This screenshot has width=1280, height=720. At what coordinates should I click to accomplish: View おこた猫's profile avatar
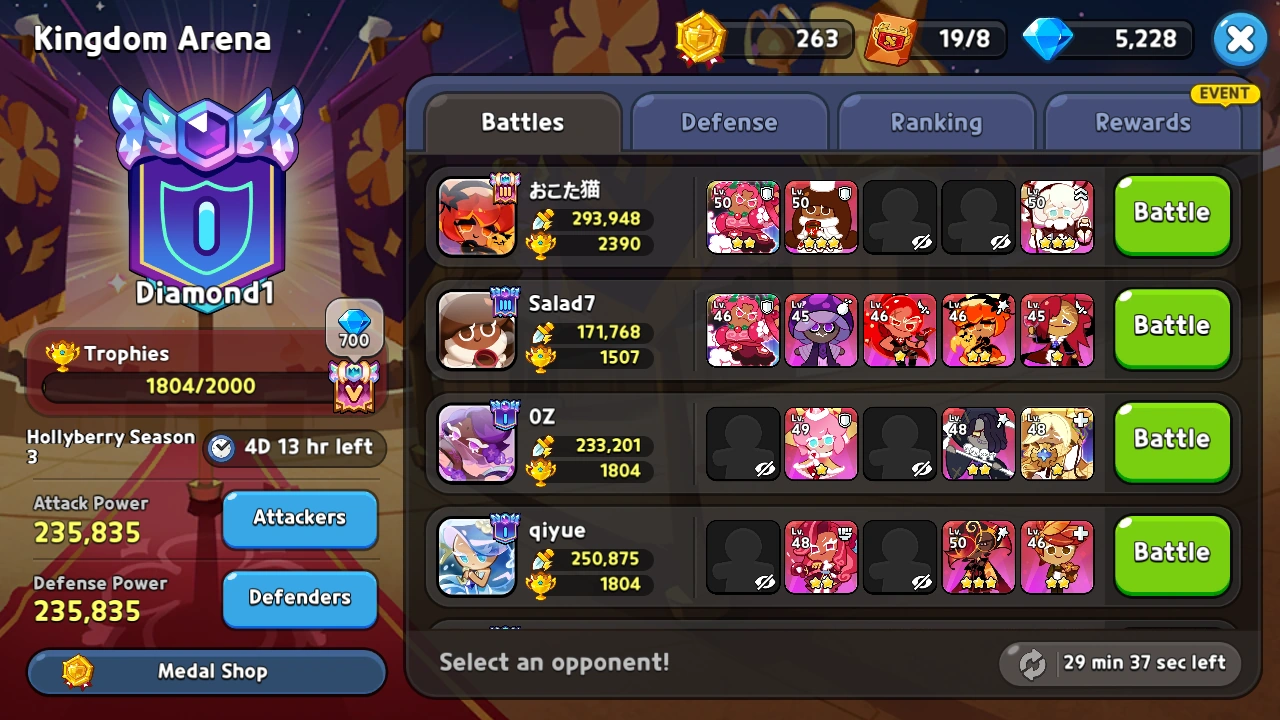pyautogui.click(x=477, y=216)
